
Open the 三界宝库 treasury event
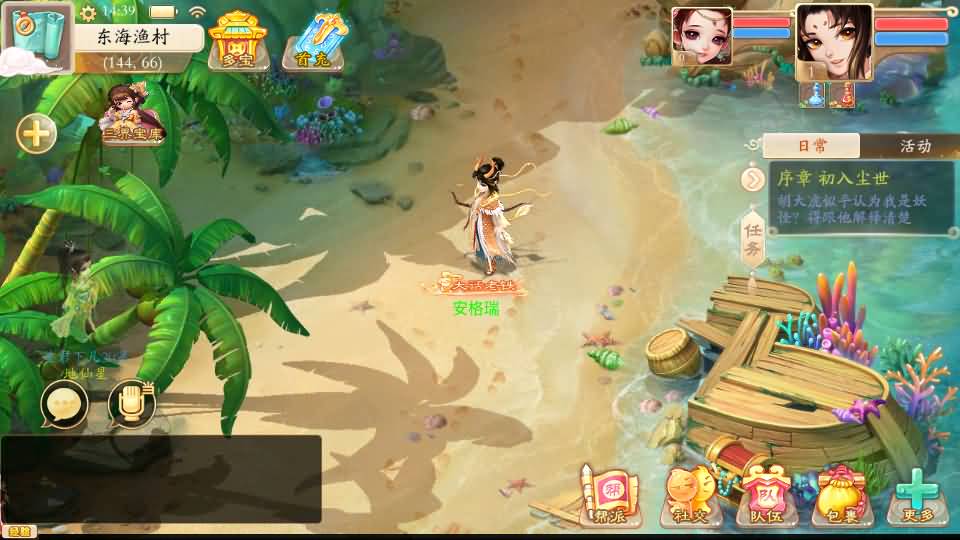click(134, 115)
